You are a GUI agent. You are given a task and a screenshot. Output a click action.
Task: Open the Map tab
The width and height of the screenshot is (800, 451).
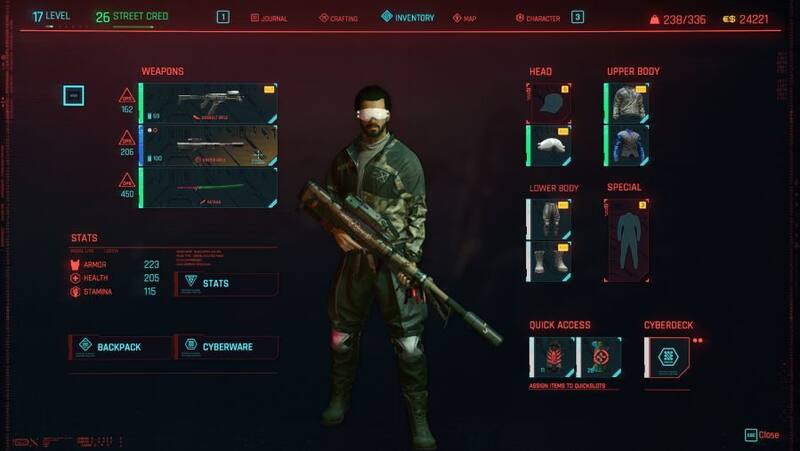(x=468, y=18)
